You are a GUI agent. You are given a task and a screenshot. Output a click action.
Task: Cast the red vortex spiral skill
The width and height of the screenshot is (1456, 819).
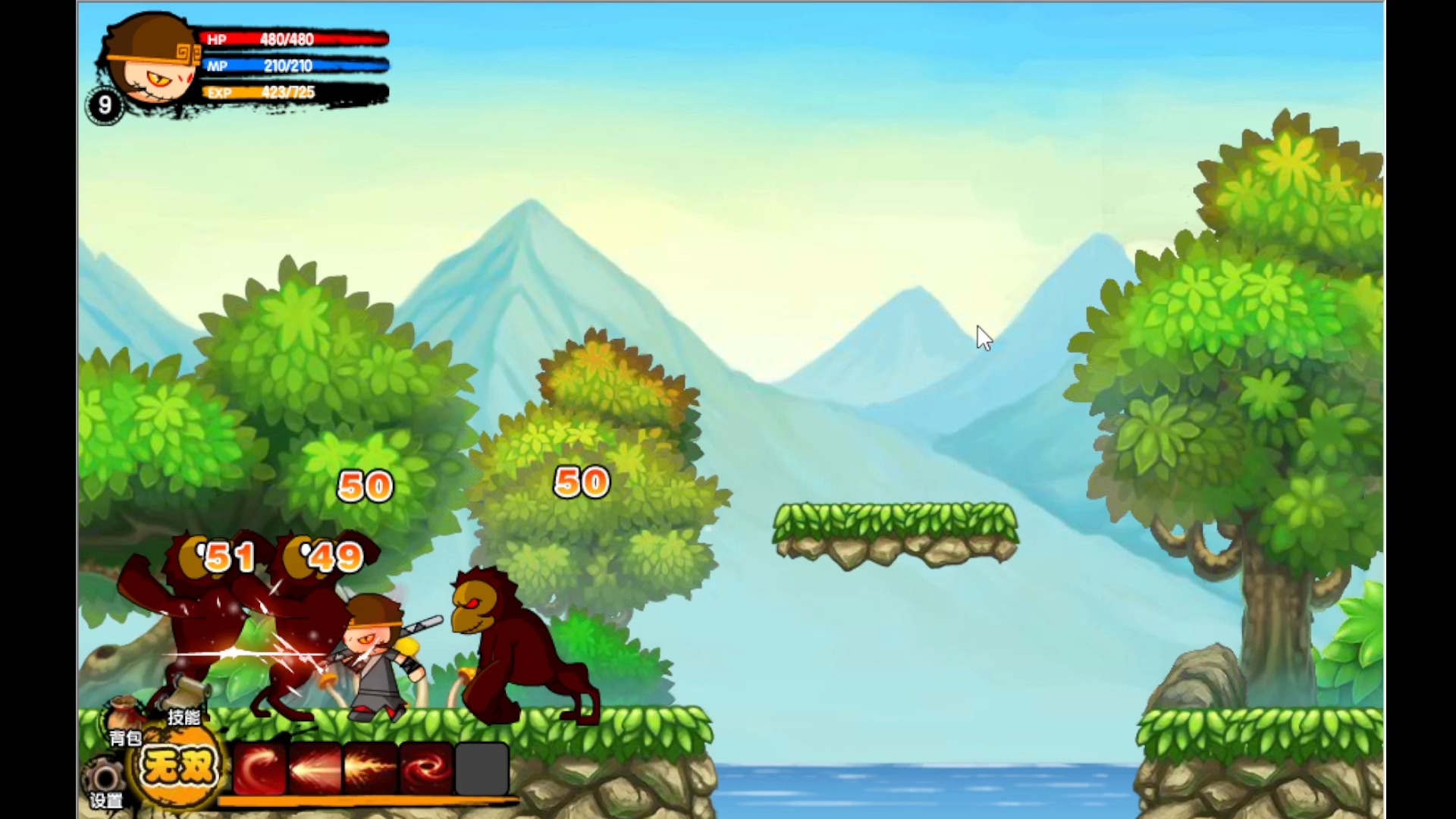[426, 767]
